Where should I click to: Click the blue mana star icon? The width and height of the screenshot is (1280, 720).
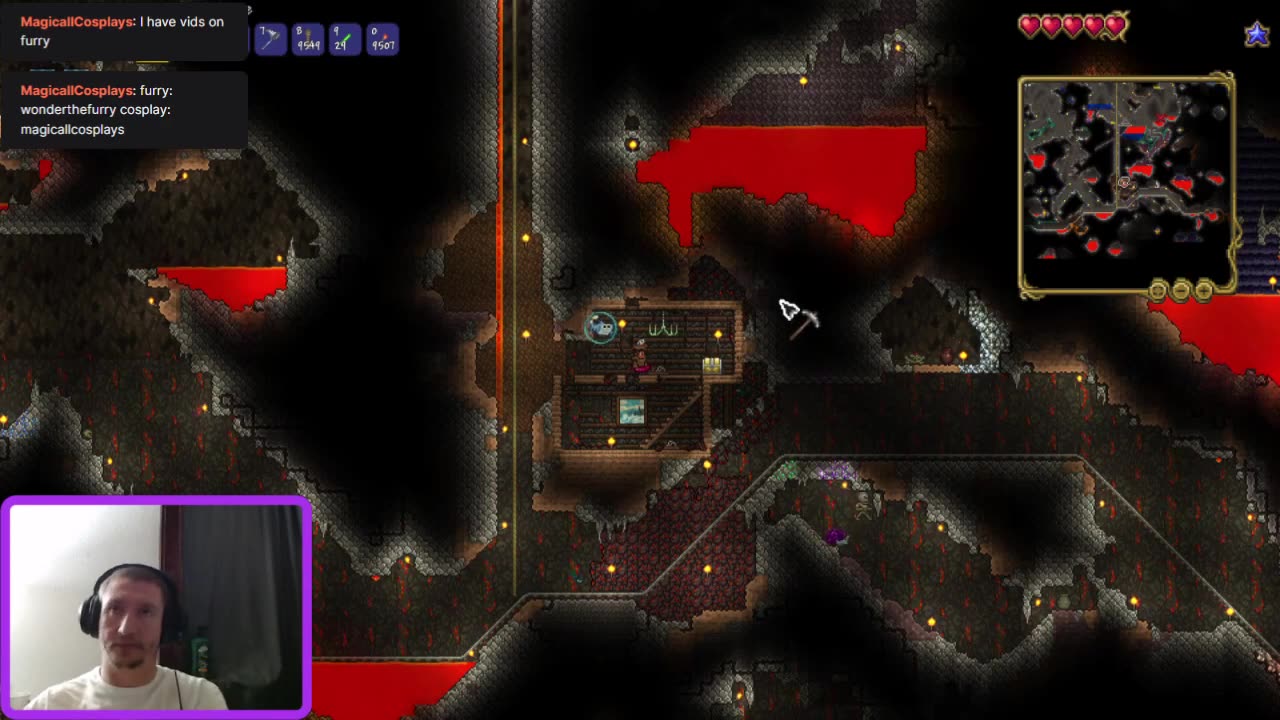click(x=1256, y=32)
